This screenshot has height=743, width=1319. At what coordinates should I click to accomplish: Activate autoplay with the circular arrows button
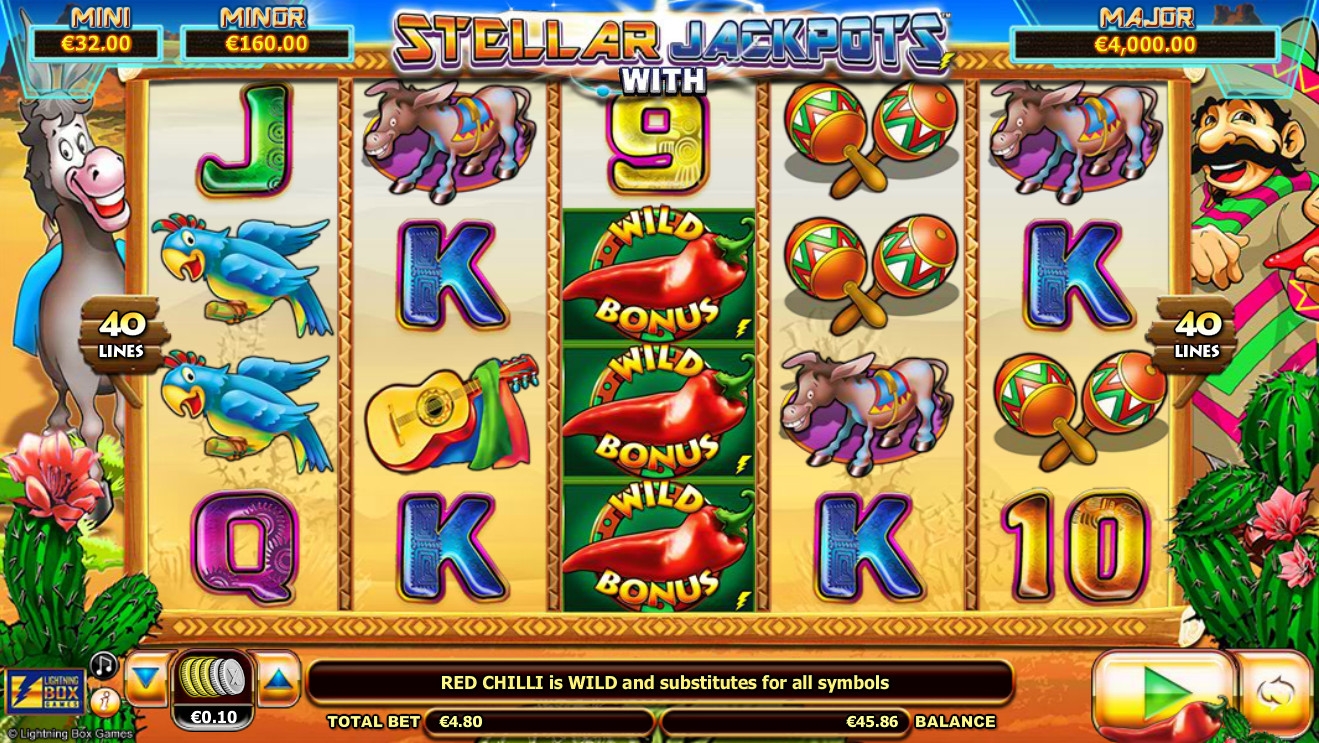[x=1274, y=691]
